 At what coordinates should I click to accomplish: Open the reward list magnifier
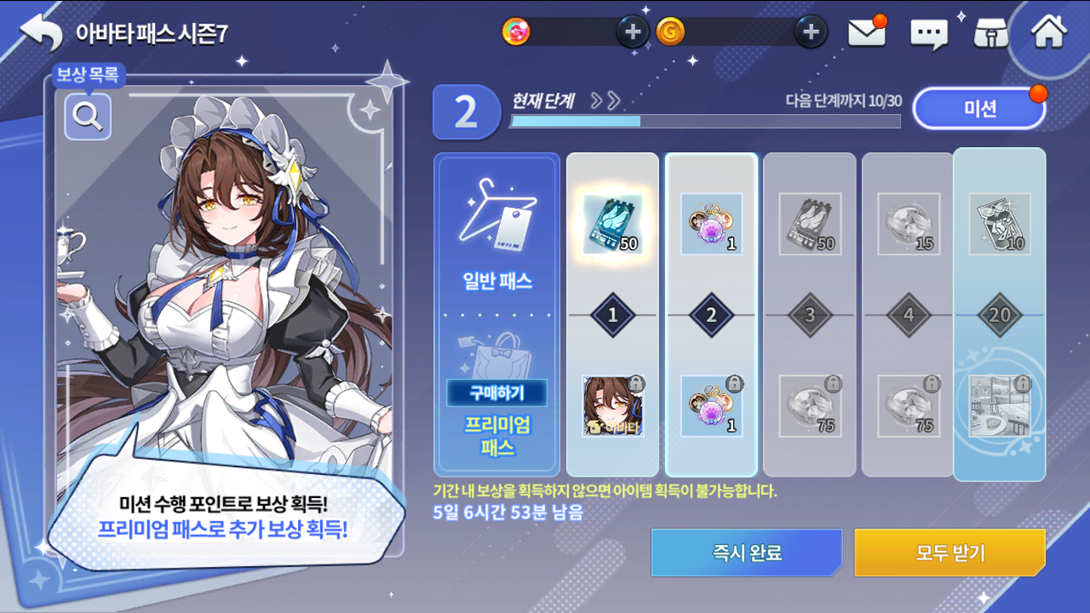[x=88, y=117]
